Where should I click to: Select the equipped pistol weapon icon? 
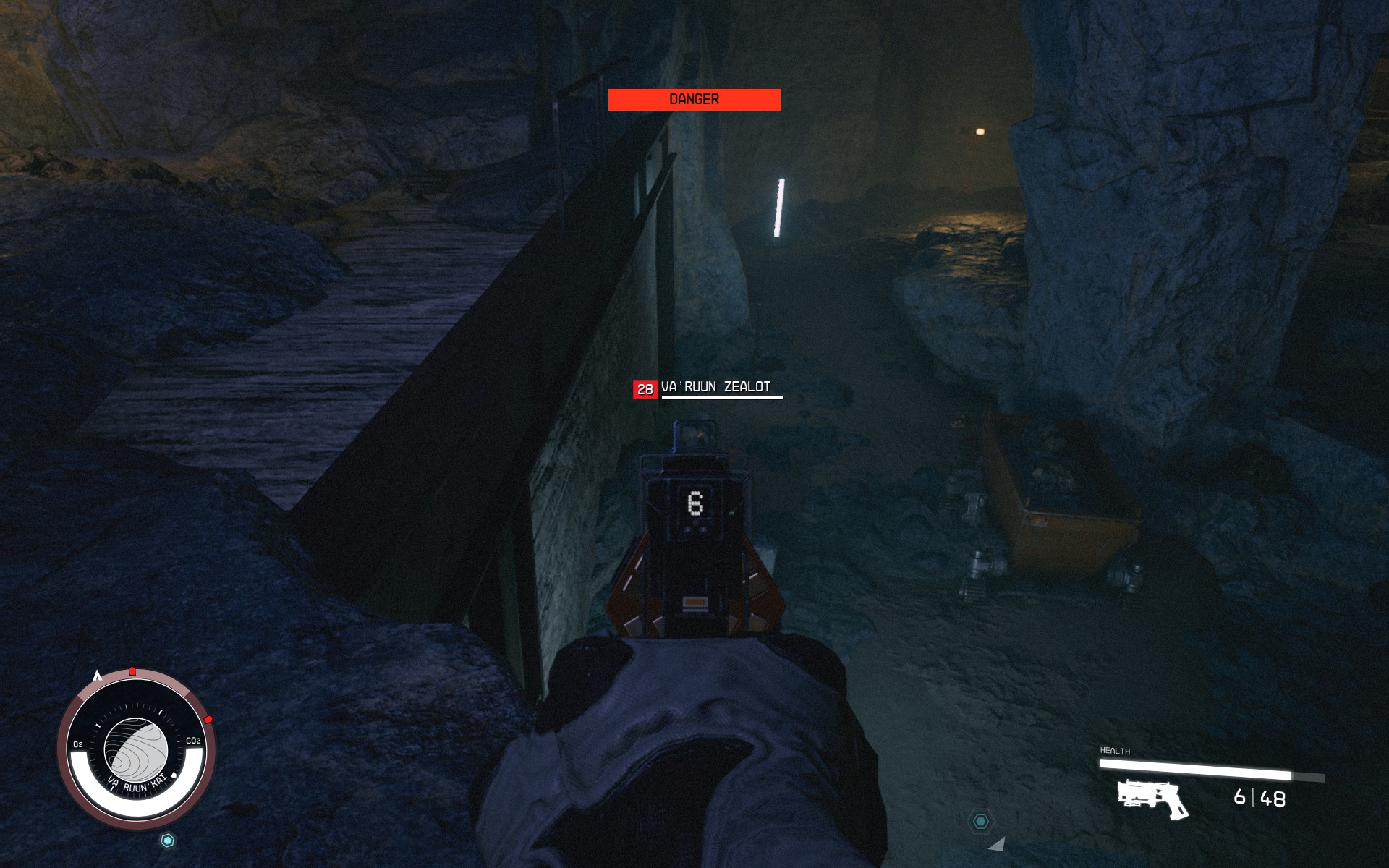(1152, 799)
